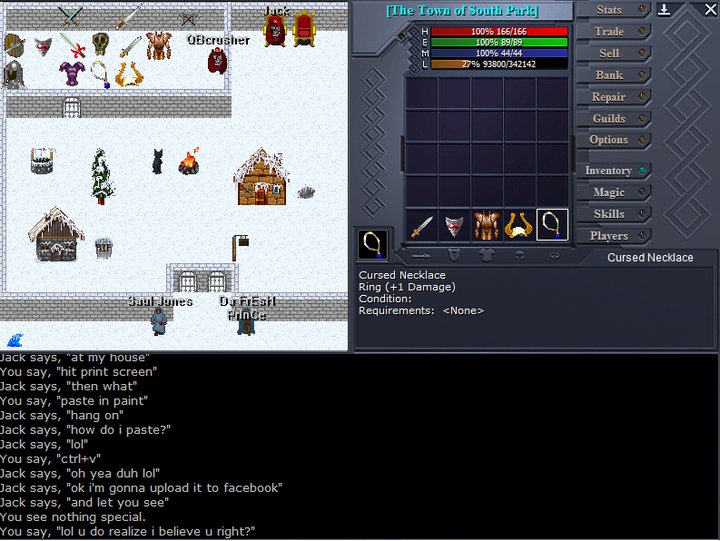Click the Cursed Necklace inventory slot
This screenshot has width=720, height=541.
click(552, 225)
